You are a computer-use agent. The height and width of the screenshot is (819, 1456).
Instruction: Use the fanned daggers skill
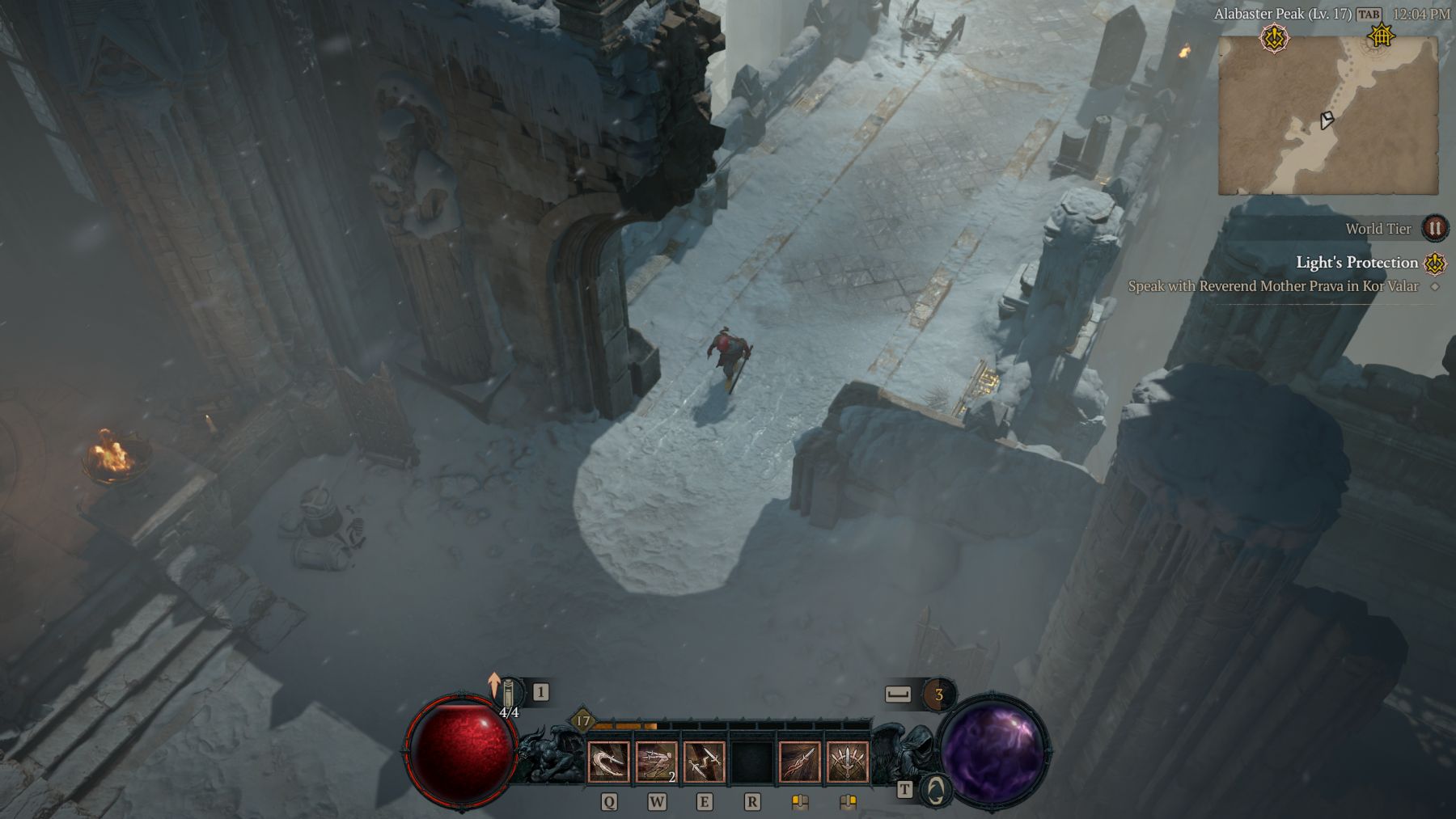click(848, 762)
